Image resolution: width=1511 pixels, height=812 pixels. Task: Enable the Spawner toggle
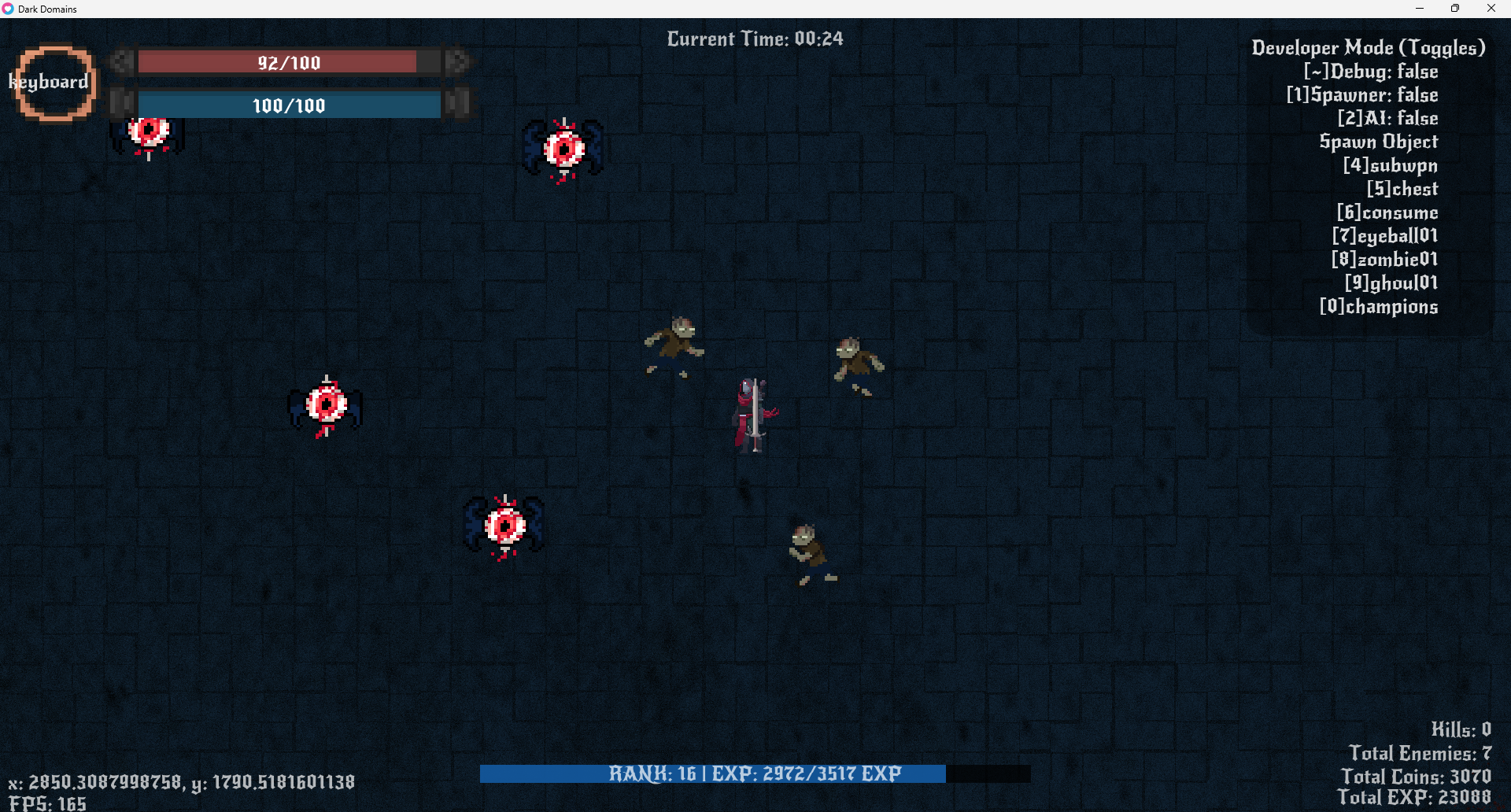[x=1362, y=95]
